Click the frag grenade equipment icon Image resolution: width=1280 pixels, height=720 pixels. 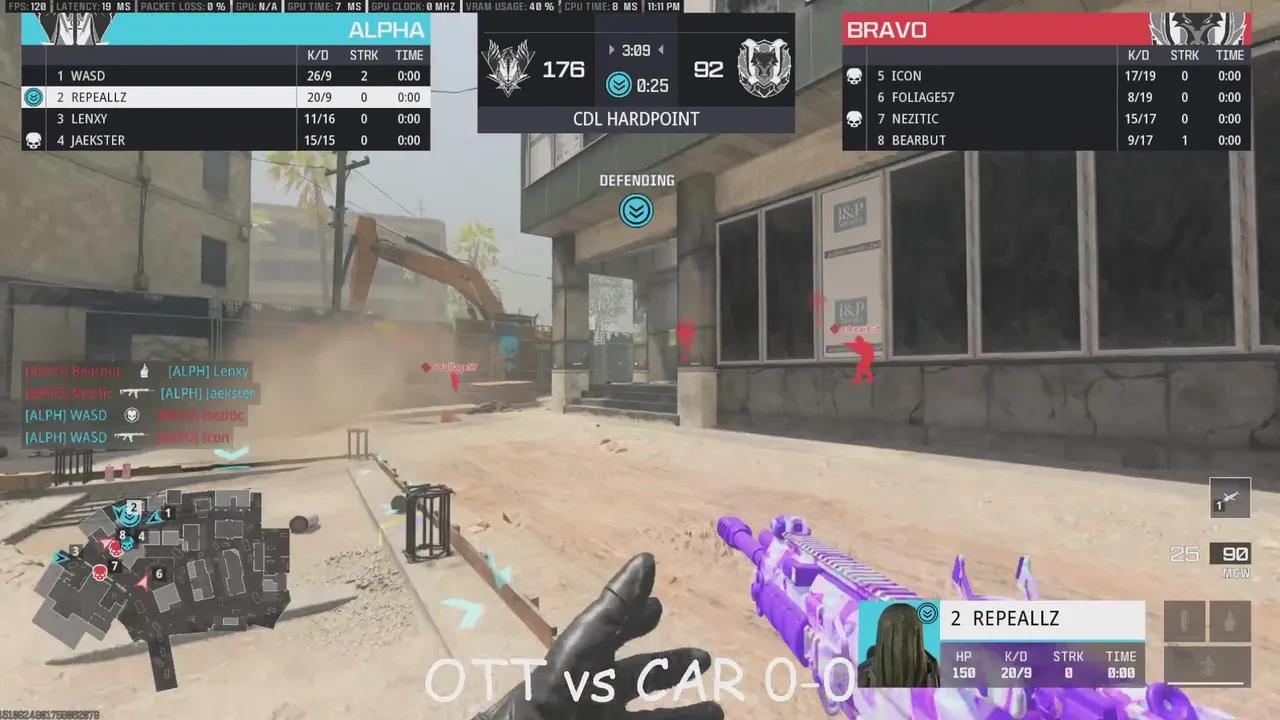(1232, 620)
